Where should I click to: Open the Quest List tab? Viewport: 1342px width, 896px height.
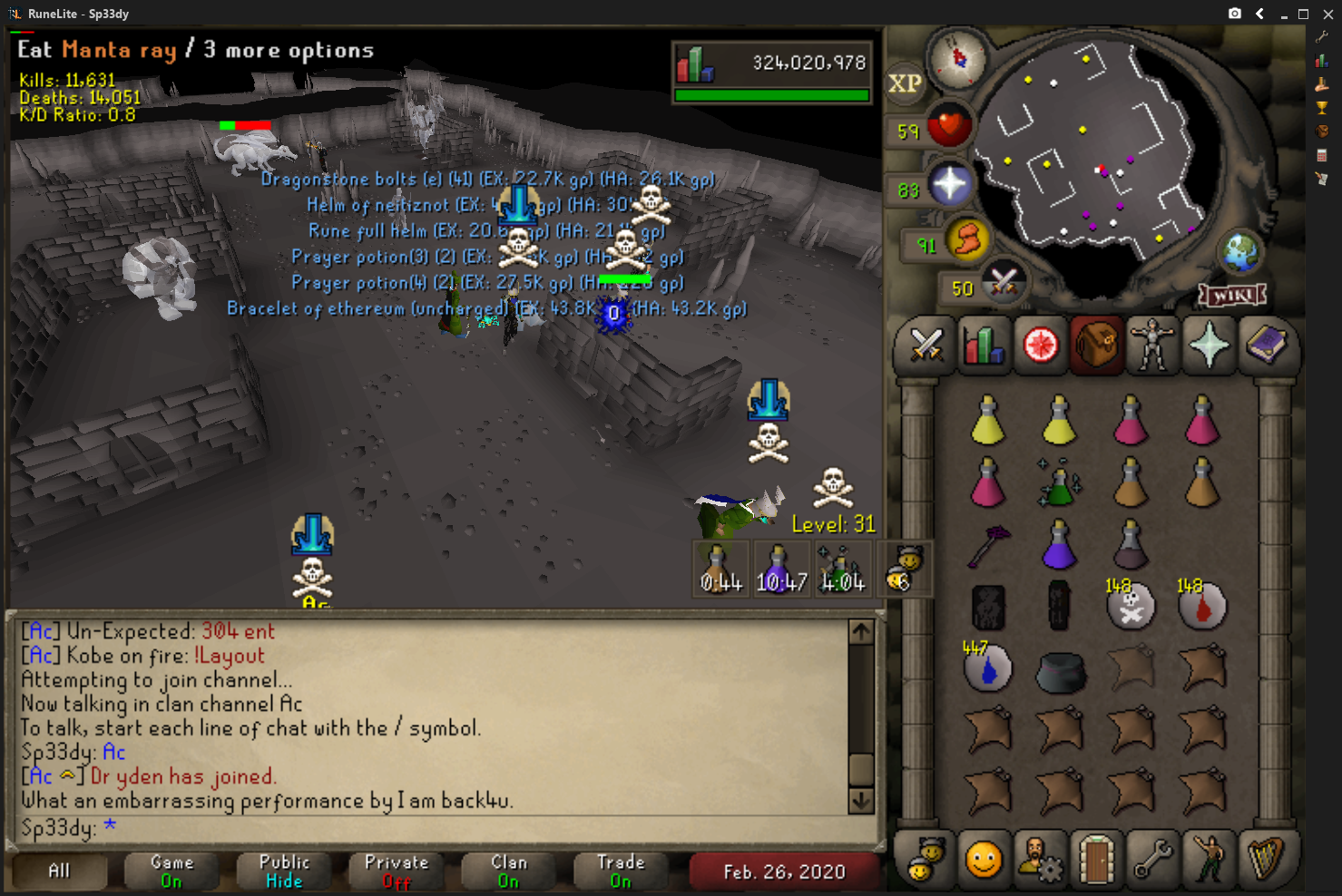(x=1041, y=346)
